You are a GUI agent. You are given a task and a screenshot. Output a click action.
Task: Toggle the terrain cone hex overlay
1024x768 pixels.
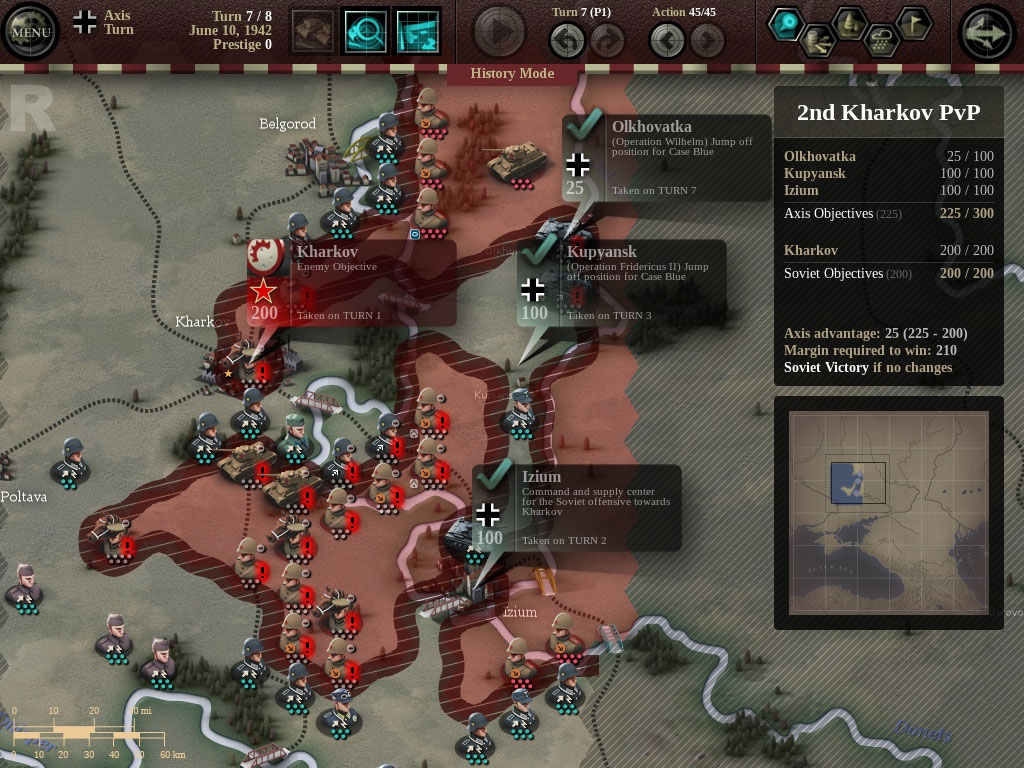(849, 24)
